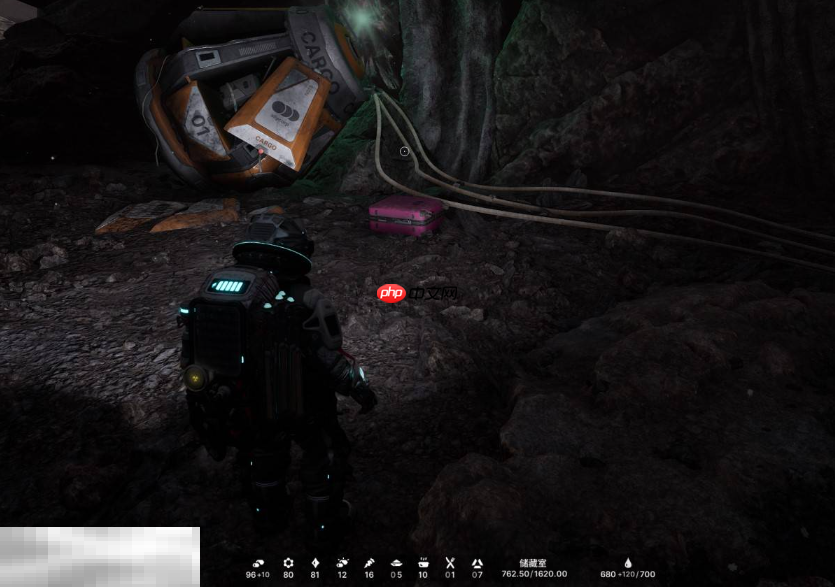Click the water droplet icon
The image size is (835, 587).
click(x=628, y=563)
